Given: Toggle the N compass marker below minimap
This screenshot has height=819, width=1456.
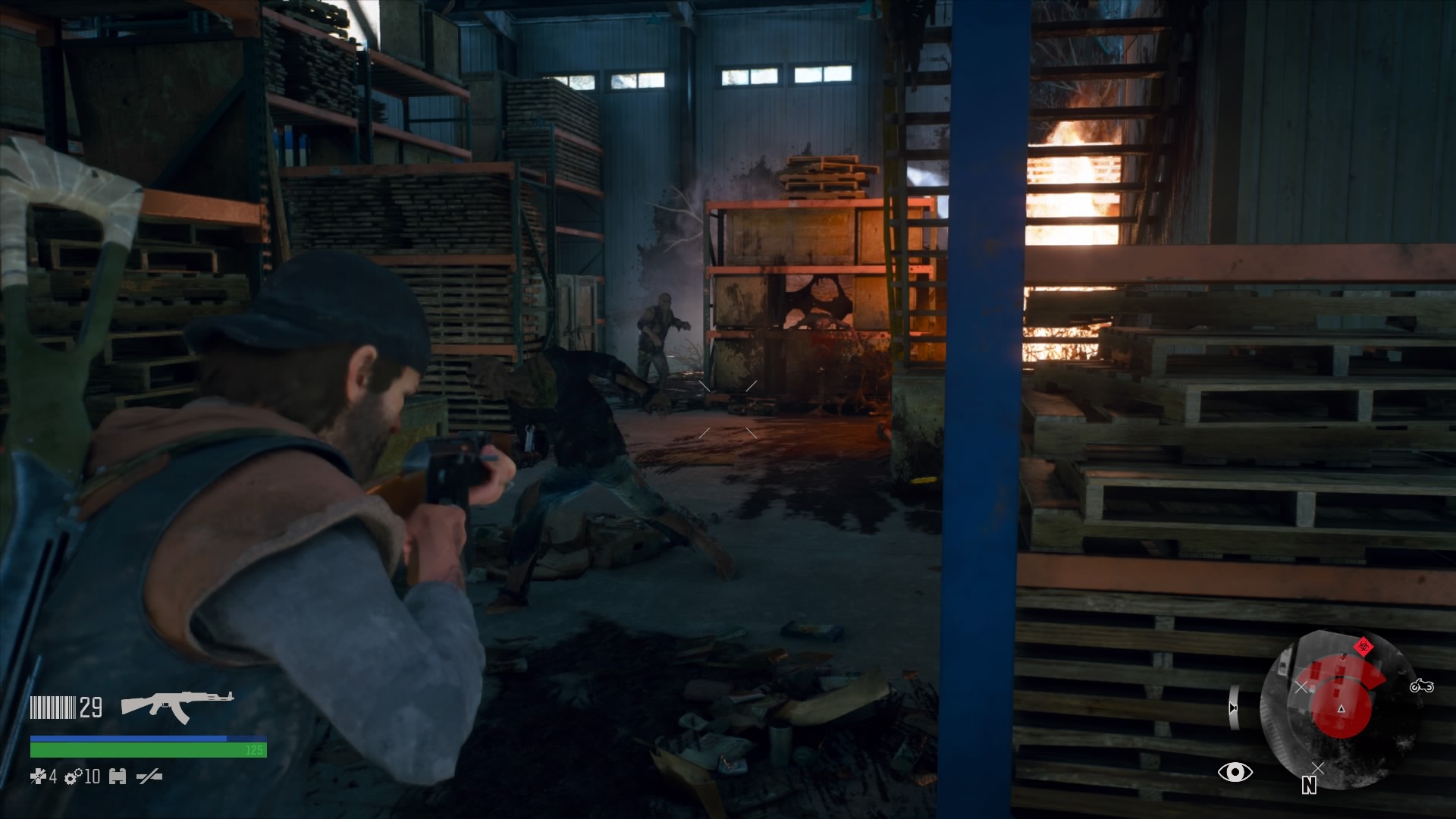Looking at the screenshot, I should point(1309,786).
